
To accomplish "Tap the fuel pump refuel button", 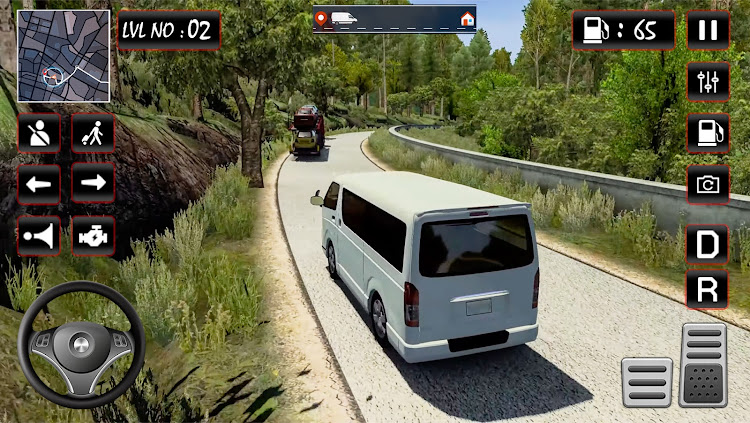I will (708, 132).
